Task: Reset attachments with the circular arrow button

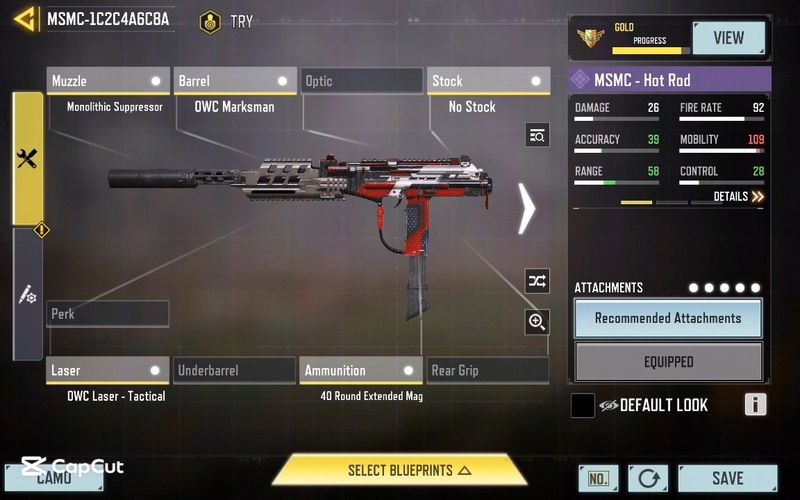Action: click(649, 479)
